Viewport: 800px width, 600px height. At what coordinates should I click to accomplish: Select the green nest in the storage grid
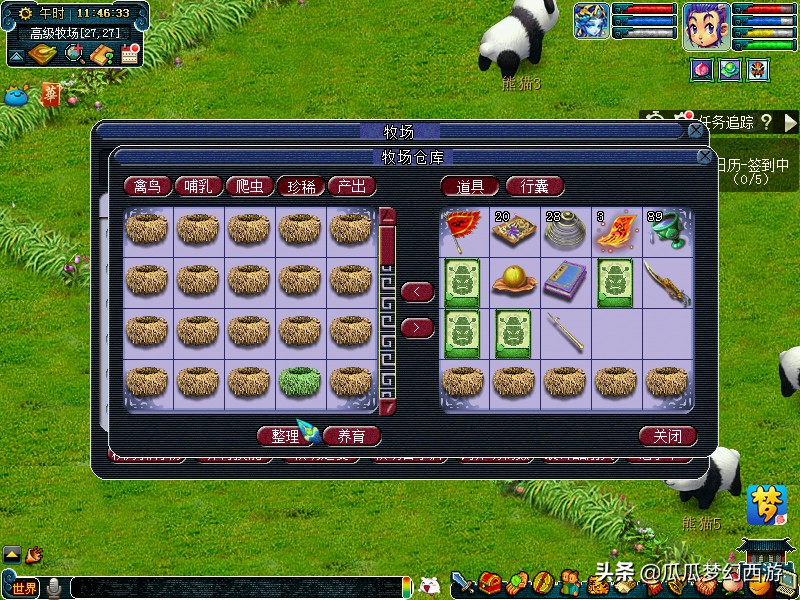coord(300,382)
